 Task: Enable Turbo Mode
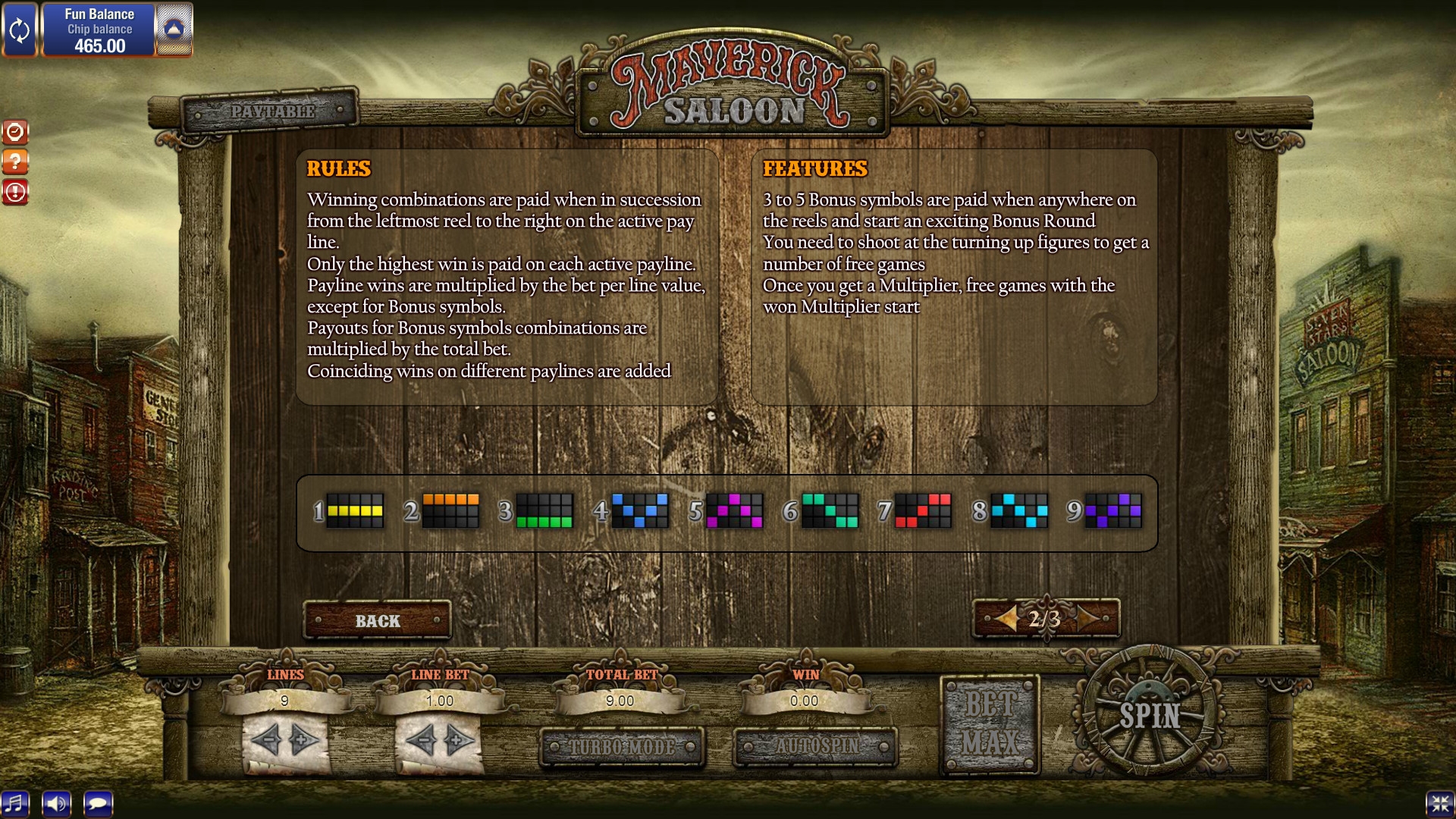click(622, 747)
